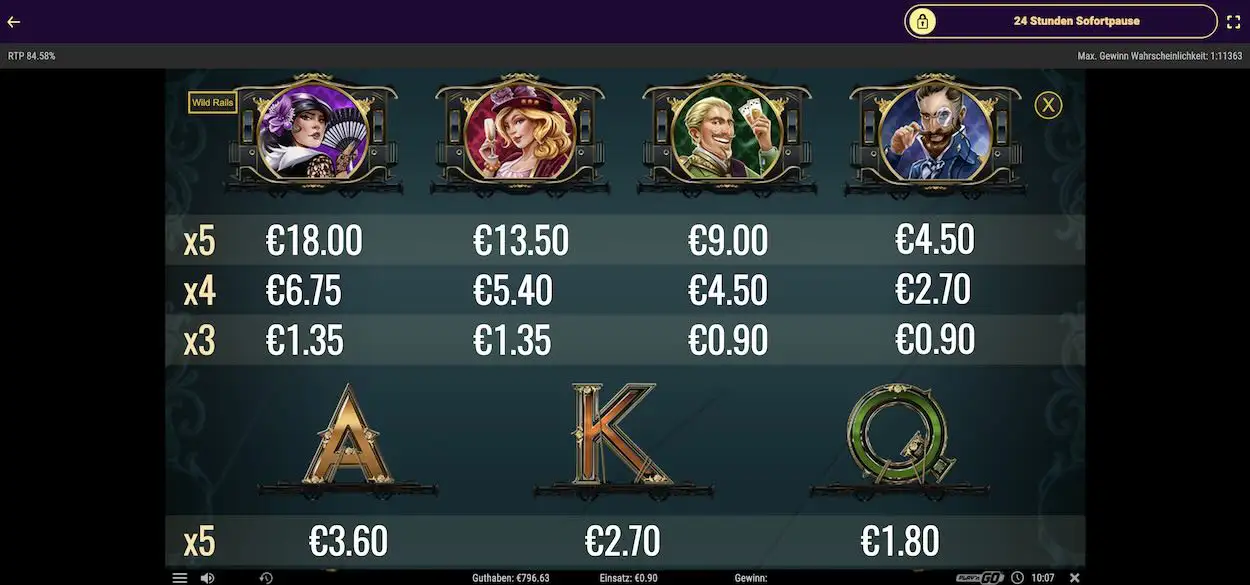Activate the 24 Stunden Sofortpause button

click(1061, 21)
